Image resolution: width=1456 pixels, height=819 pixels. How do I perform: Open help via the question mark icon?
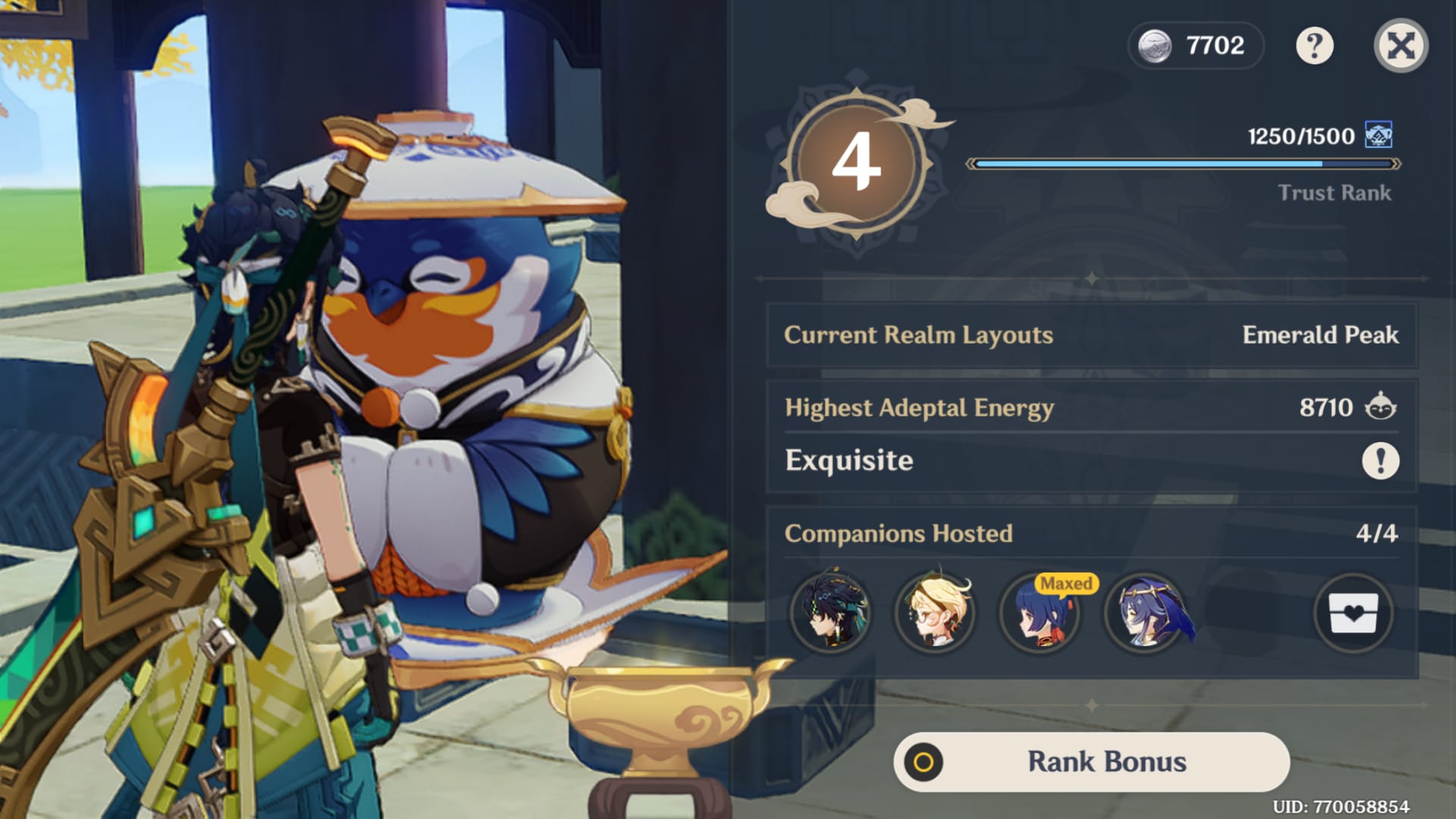pos(1314,45)
